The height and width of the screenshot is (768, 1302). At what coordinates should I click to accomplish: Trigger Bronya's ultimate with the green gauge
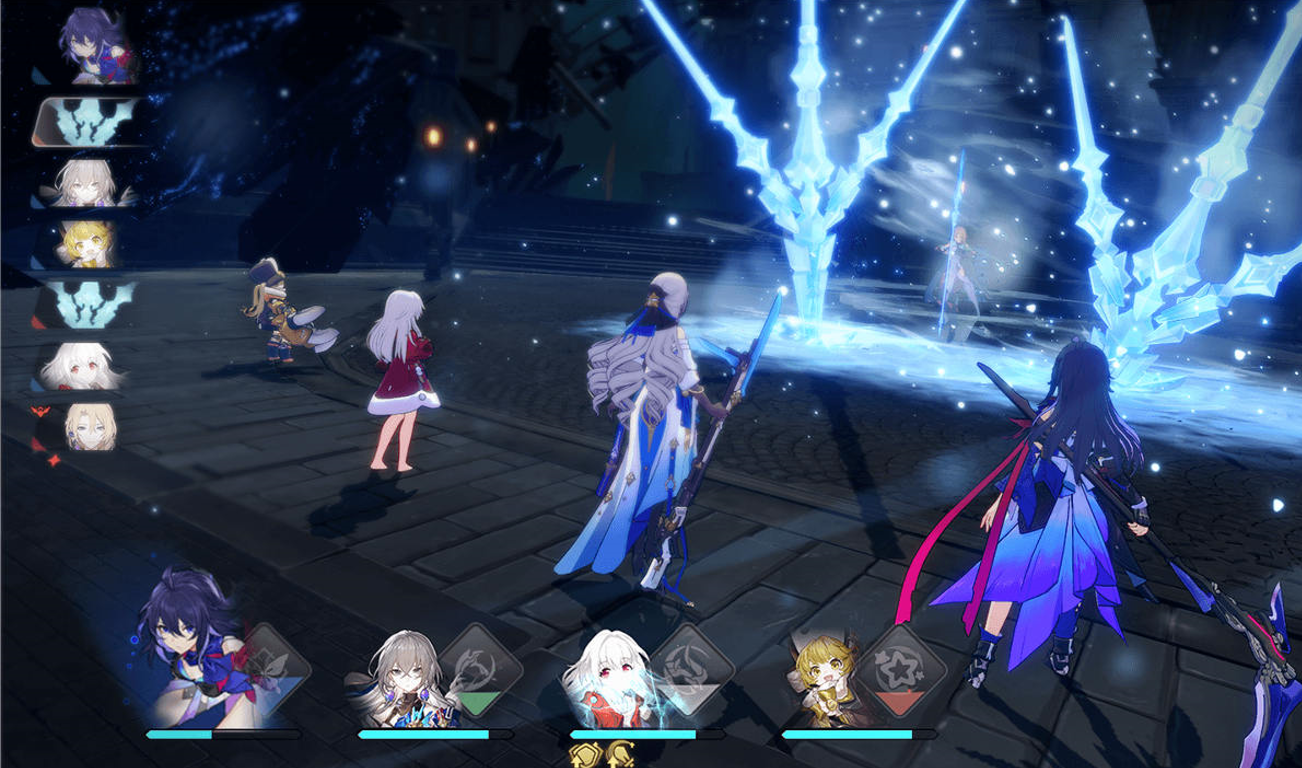tap(483, 670)
